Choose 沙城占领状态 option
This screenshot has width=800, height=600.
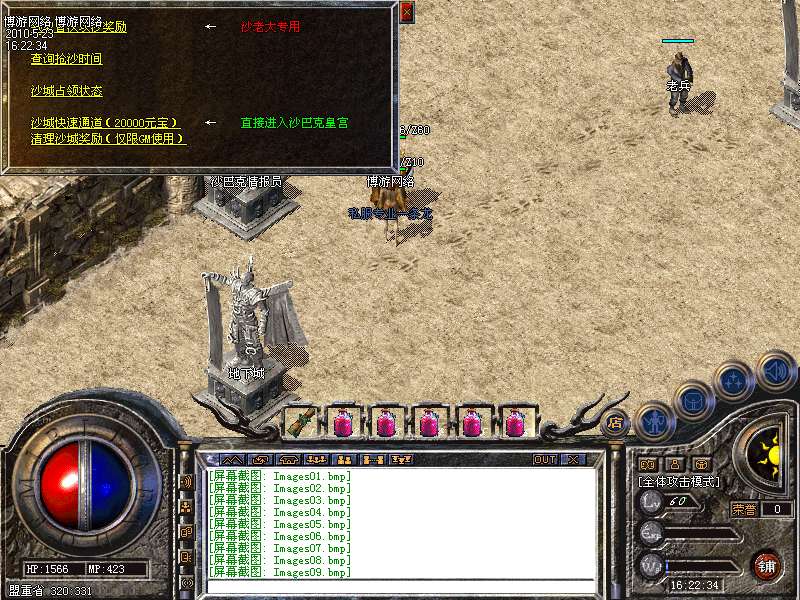coord(66,91)
